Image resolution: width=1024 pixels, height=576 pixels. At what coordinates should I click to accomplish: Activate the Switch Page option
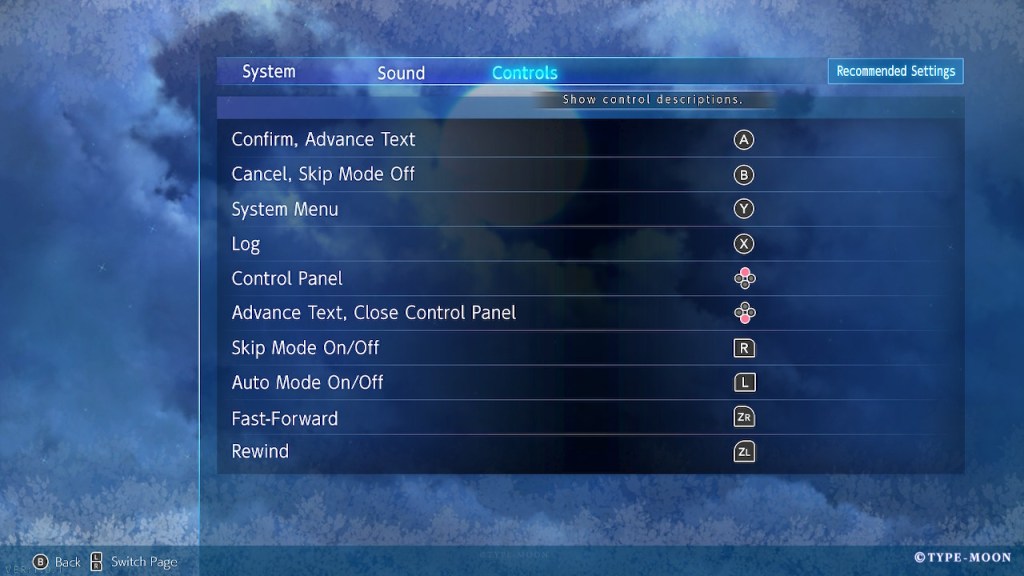point(134,562)
